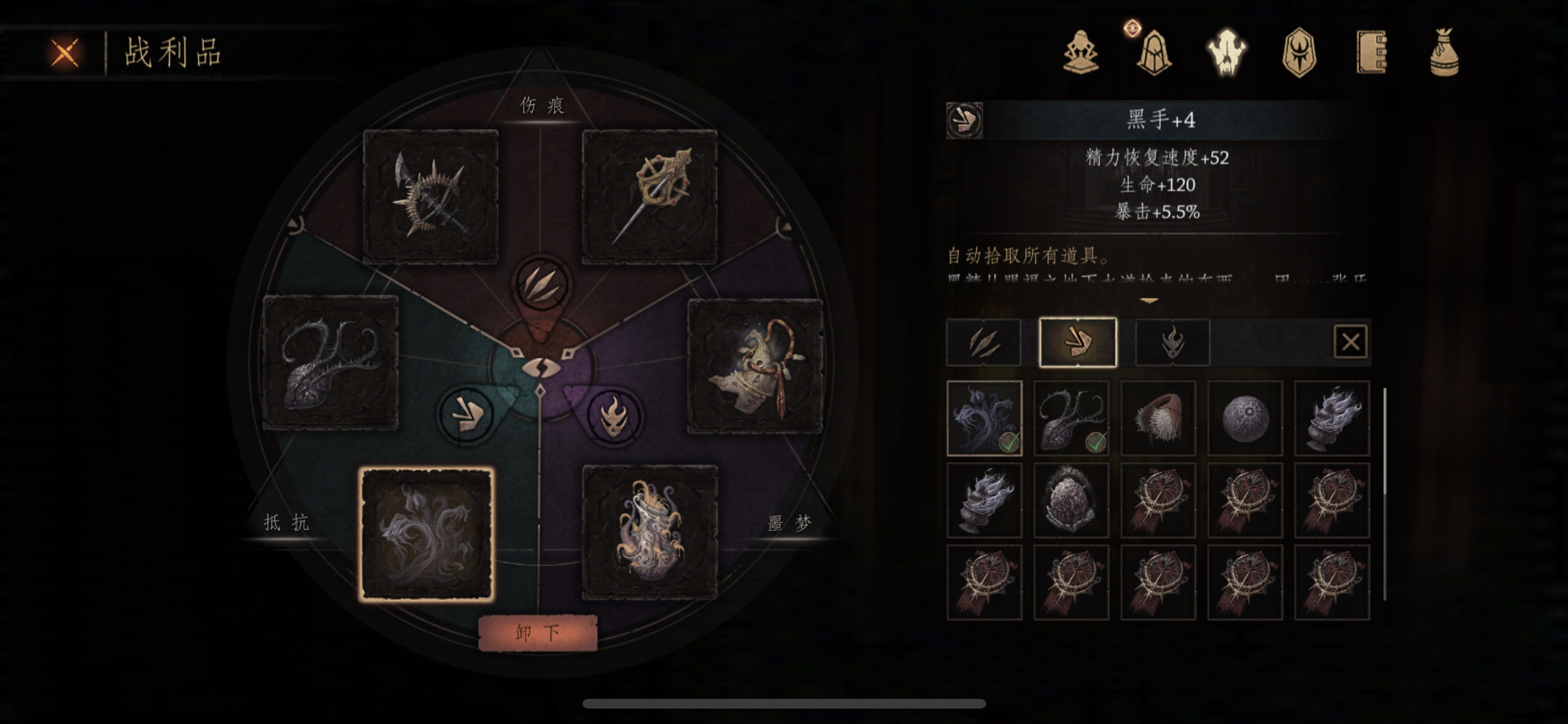
Task: Open the hexagon crest menu icon
Action: coord(1299,53)
